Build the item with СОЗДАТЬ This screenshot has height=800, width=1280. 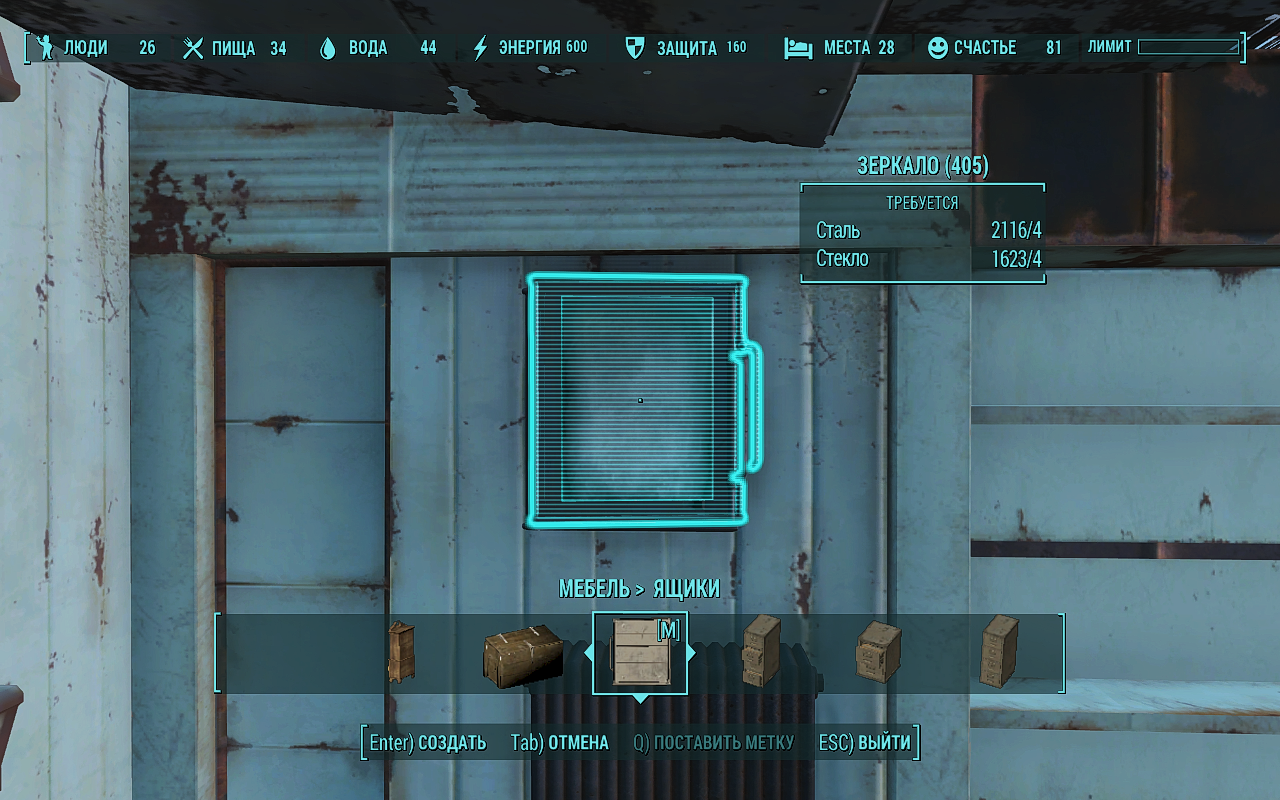click(x=428, y=743)
